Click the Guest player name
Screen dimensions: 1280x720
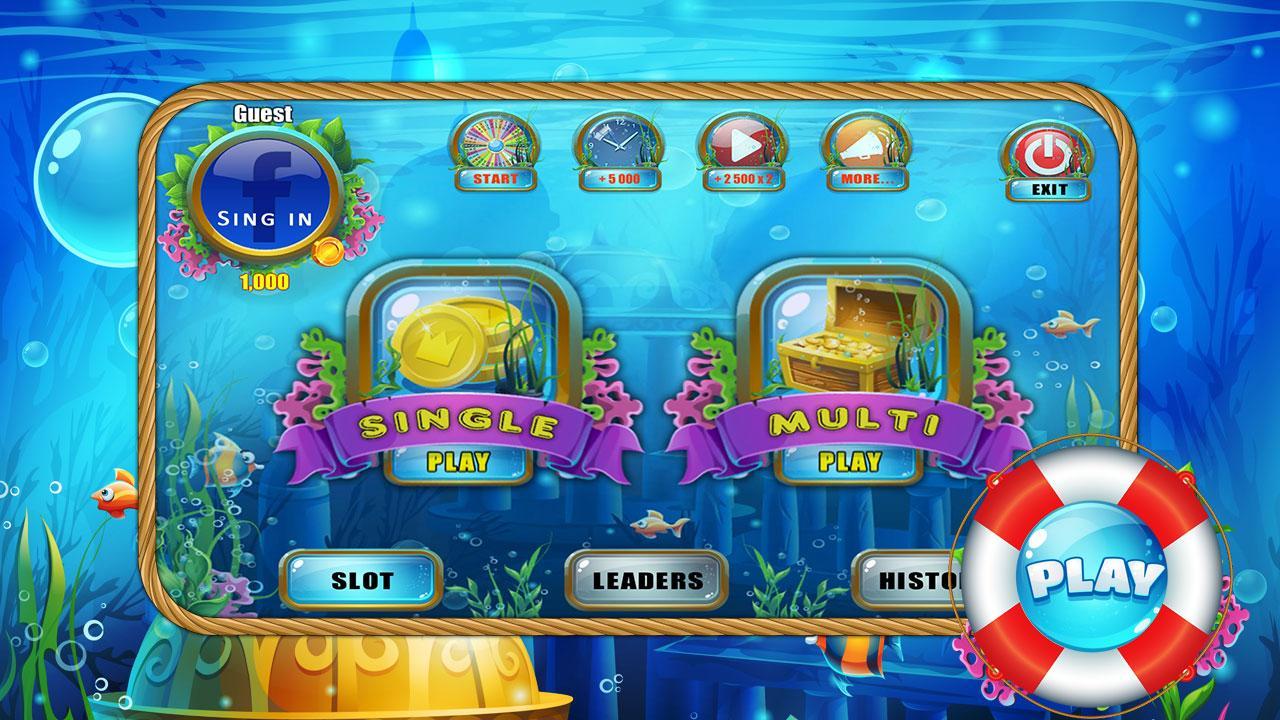point(263,114)
